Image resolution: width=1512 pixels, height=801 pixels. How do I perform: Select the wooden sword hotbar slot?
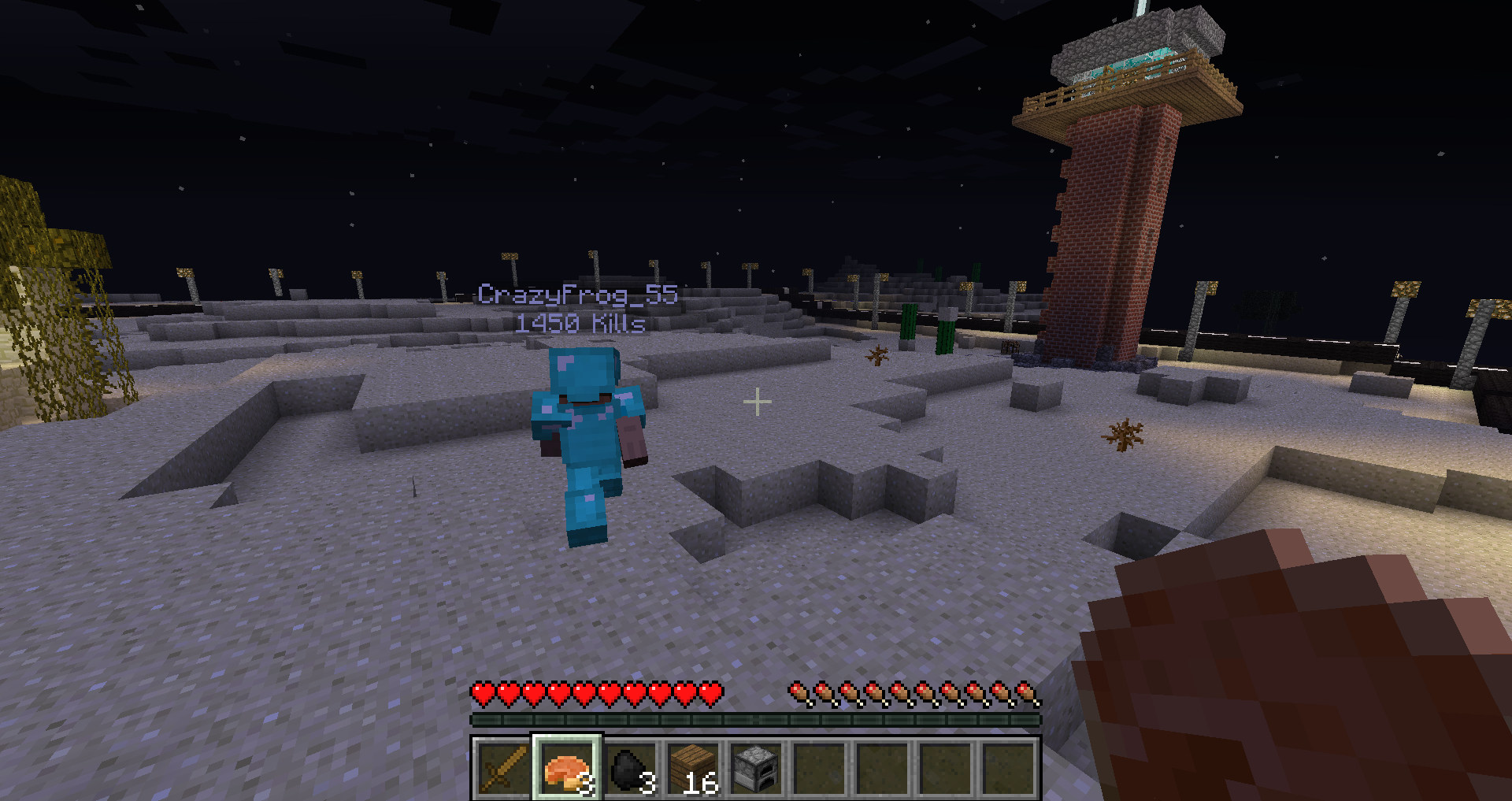503,768
